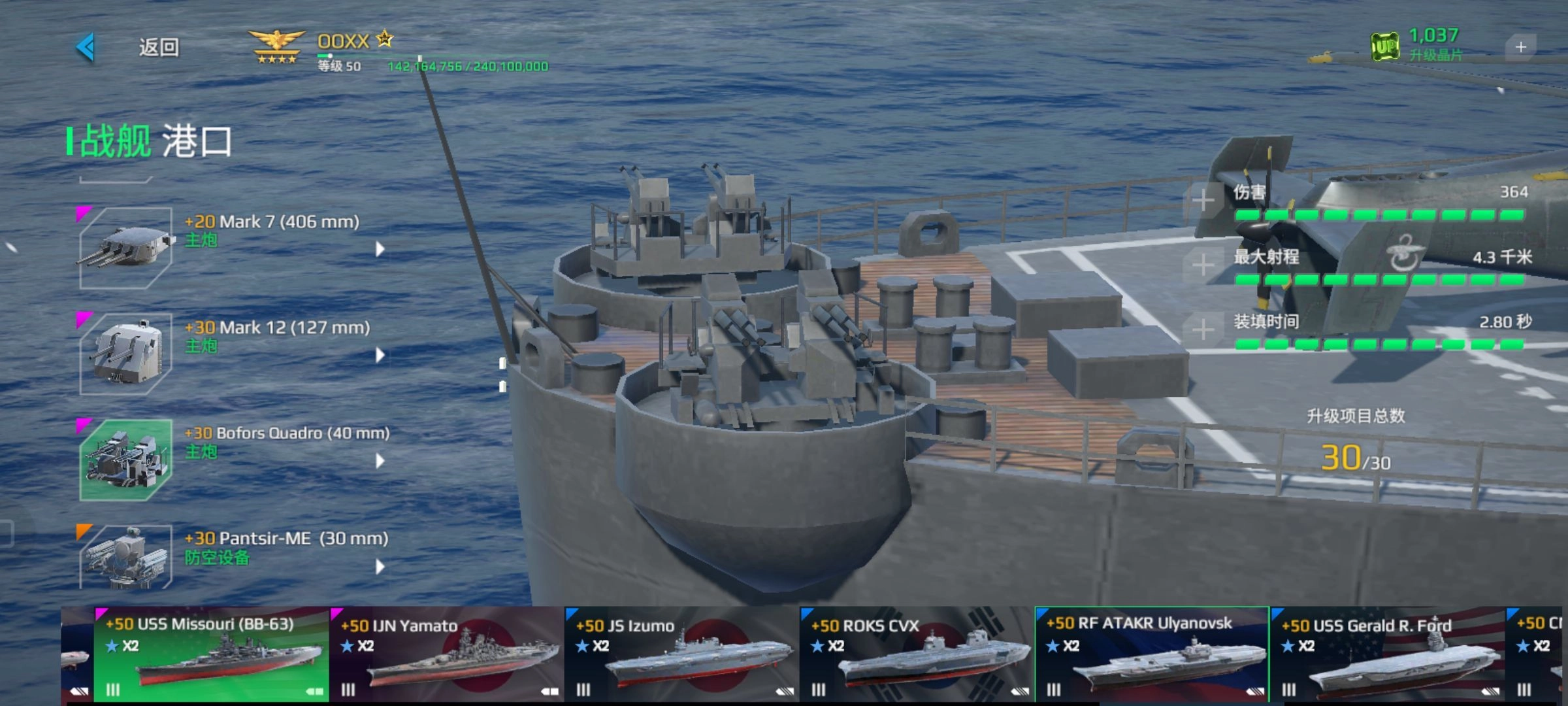The image size is (1568, 706).
Task: Upgrade the 最大射程 max range stat
Action: pos(1203,265)
